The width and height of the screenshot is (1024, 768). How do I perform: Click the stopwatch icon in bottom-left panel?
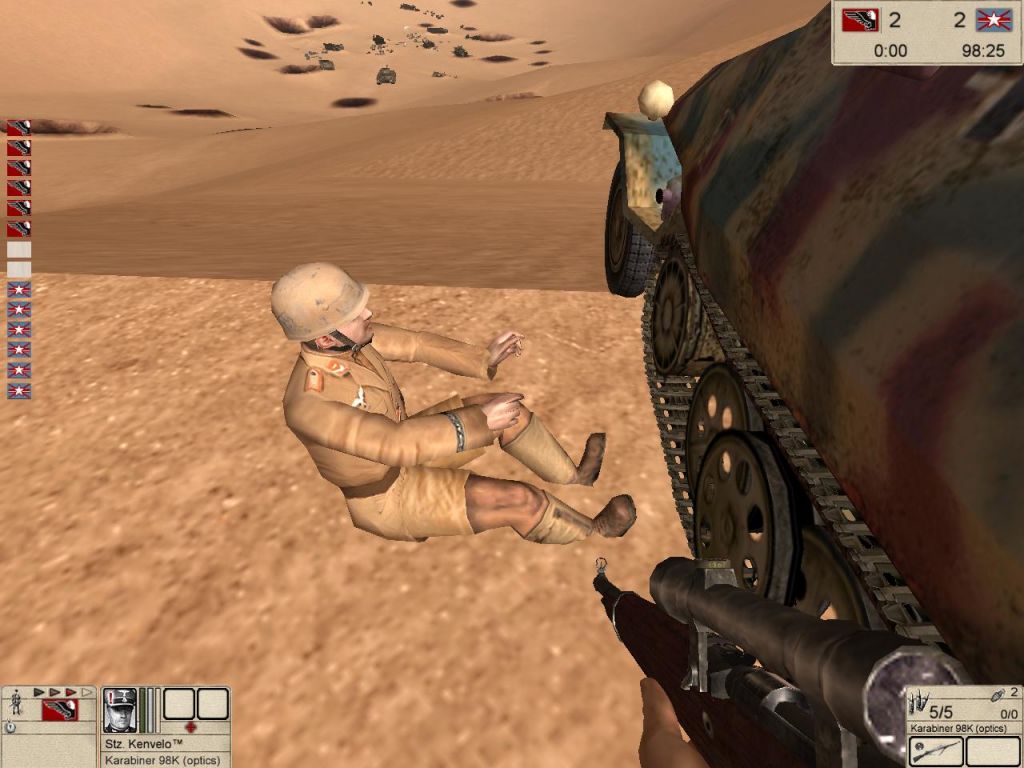9,727
